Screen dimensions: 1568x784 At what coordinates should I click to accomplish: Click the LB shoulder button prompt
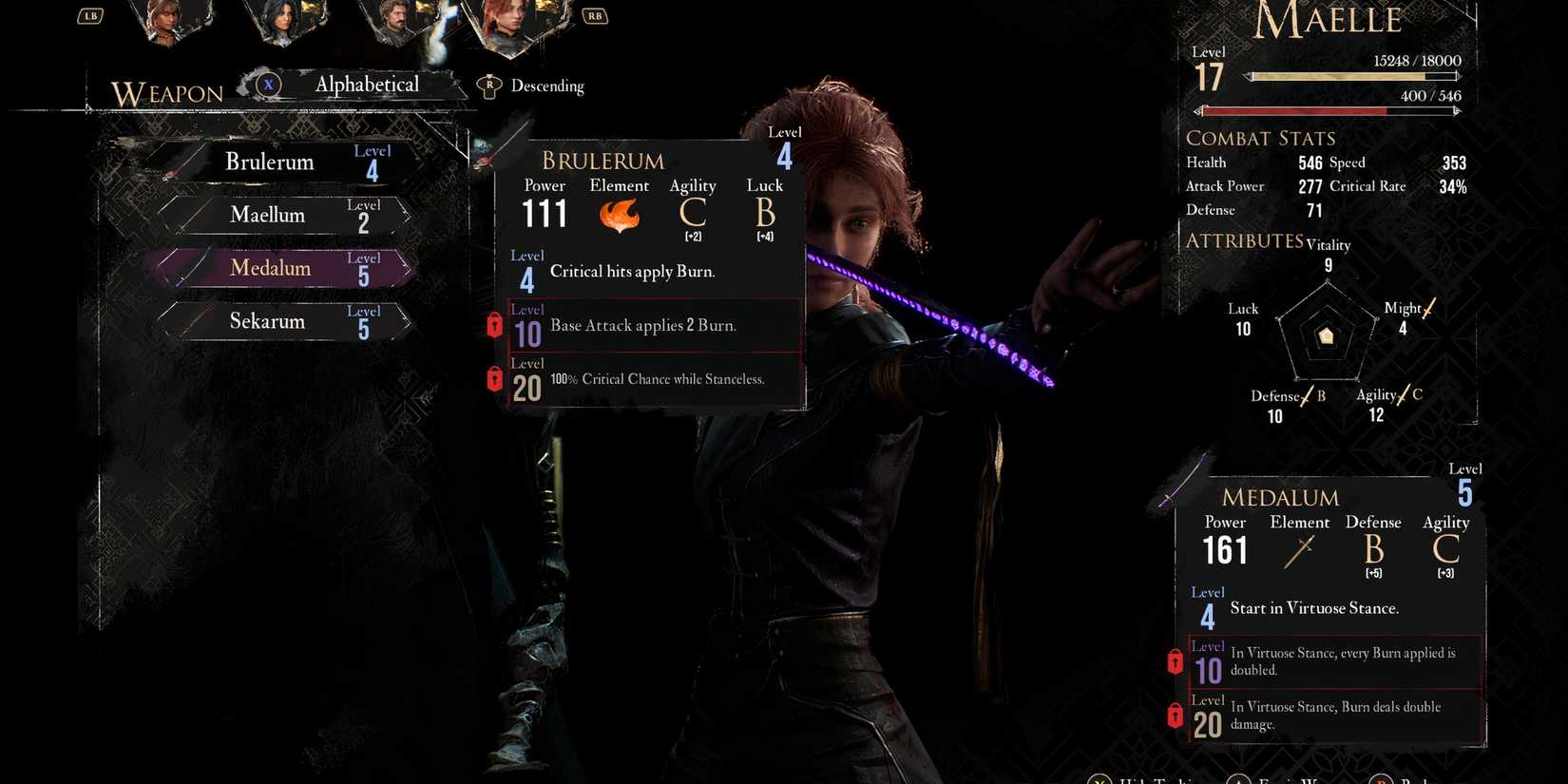point(90,15)
